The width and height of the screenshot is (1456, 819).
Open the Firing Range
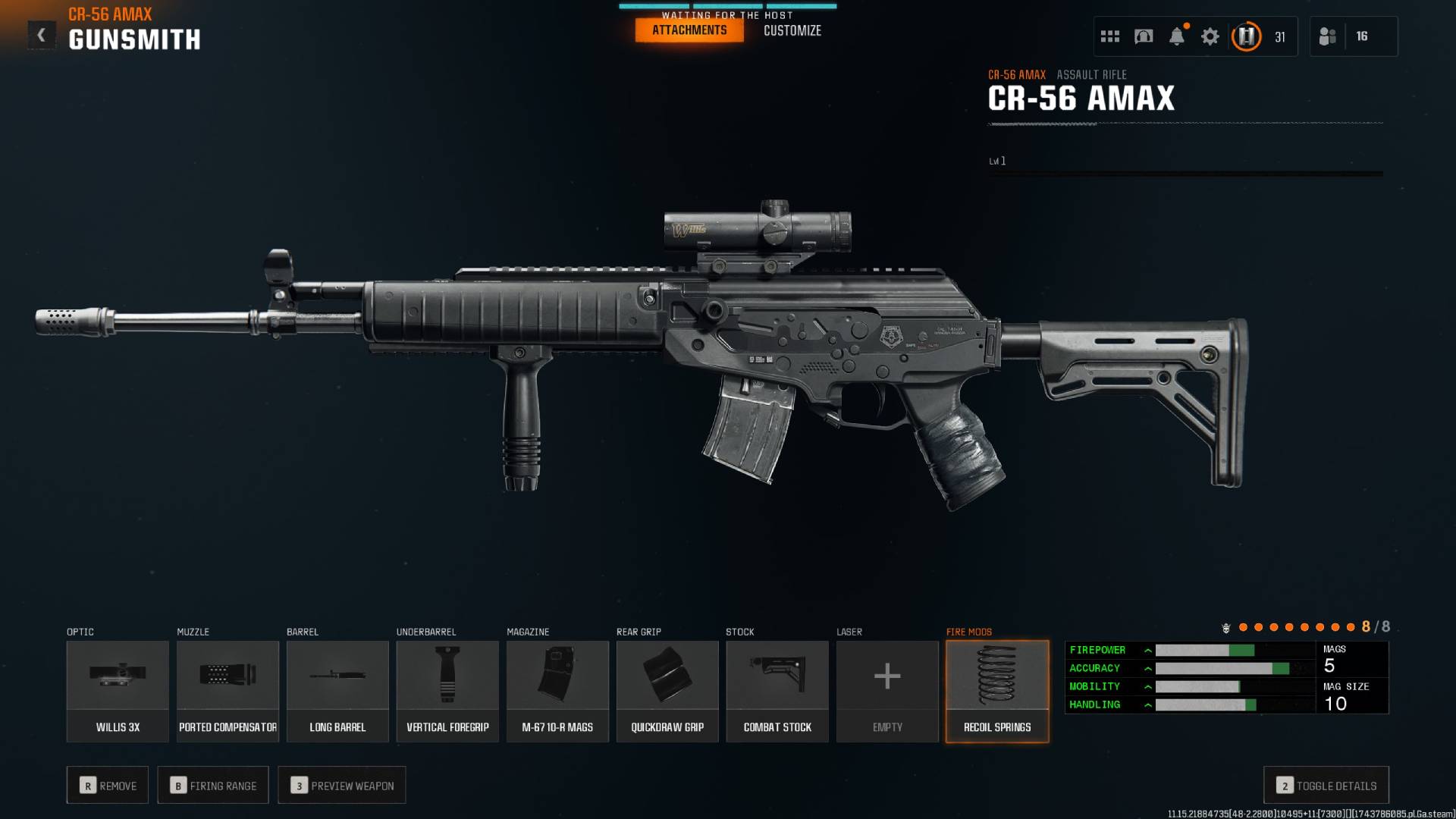click(x=212, y=785)
